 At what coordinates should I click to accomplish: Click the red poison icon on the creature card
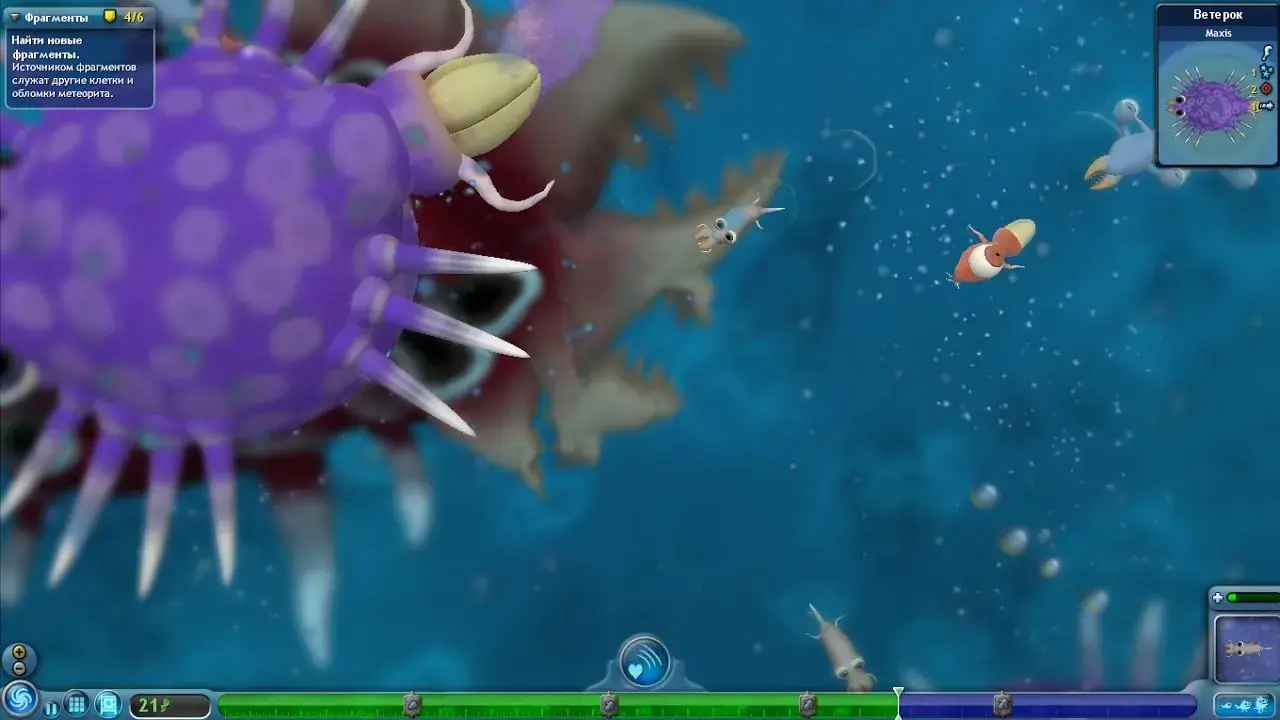point(1265,89)
